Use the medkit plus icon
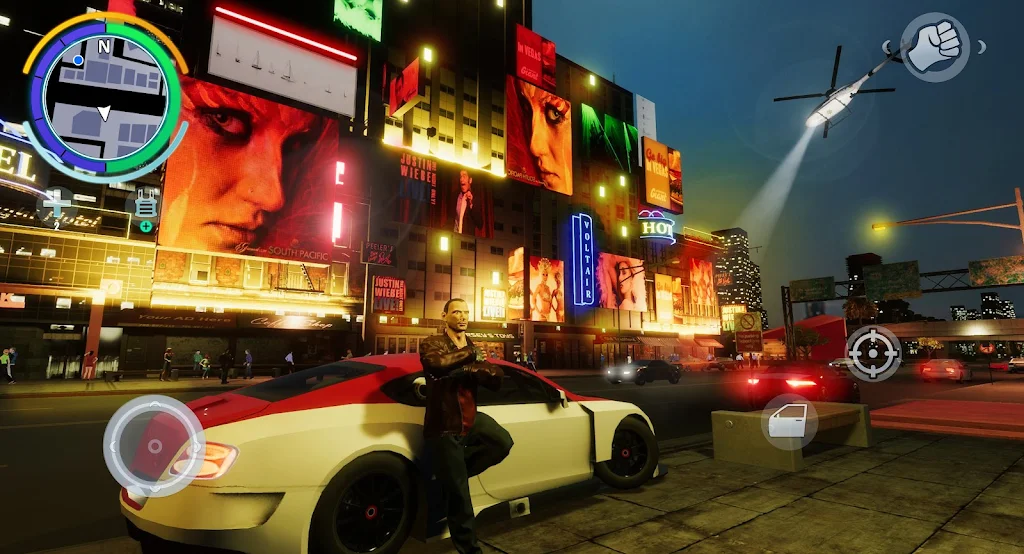Image resolution: width=1024 pixels, height=554 pixels. (x=56, y=203)
